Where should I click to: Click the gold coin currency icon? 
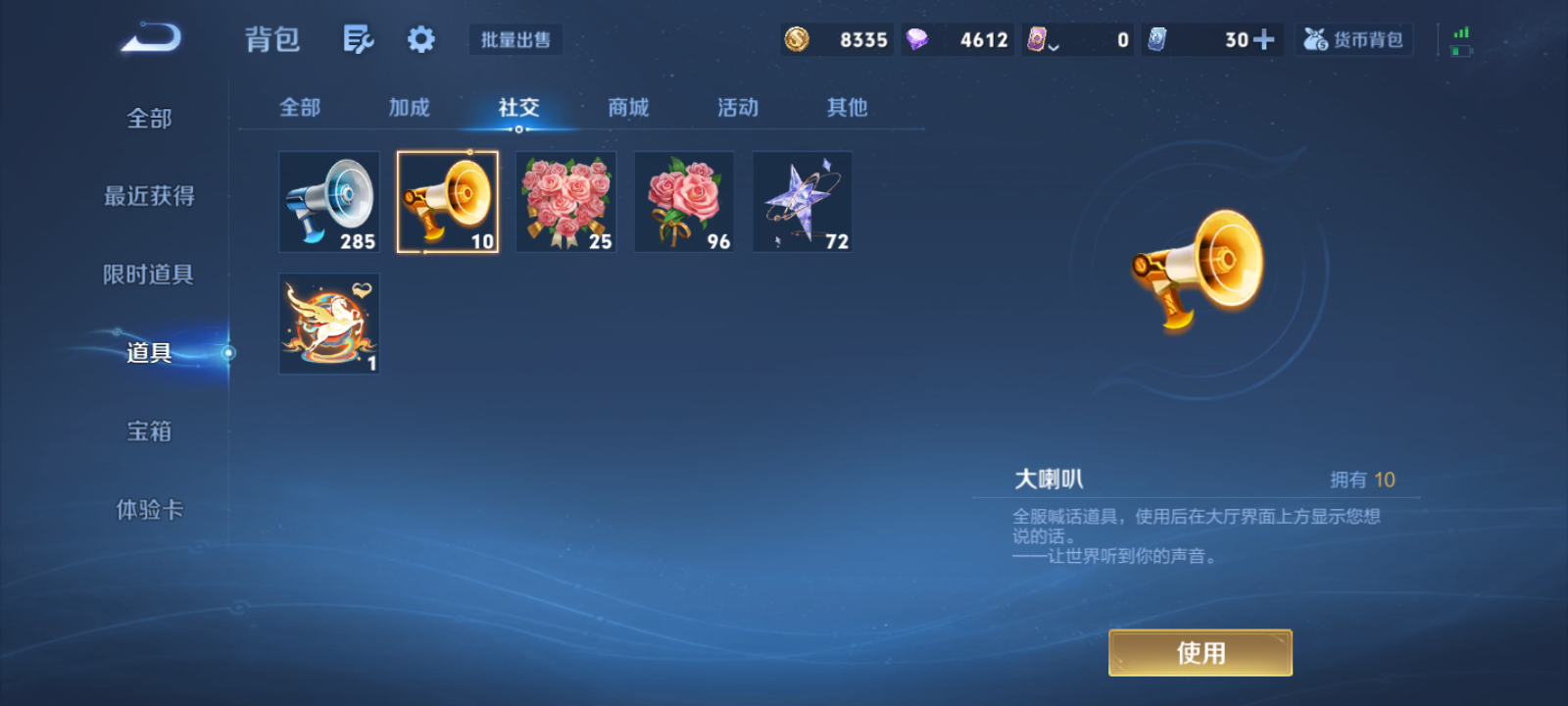click(x=797, y=39)
